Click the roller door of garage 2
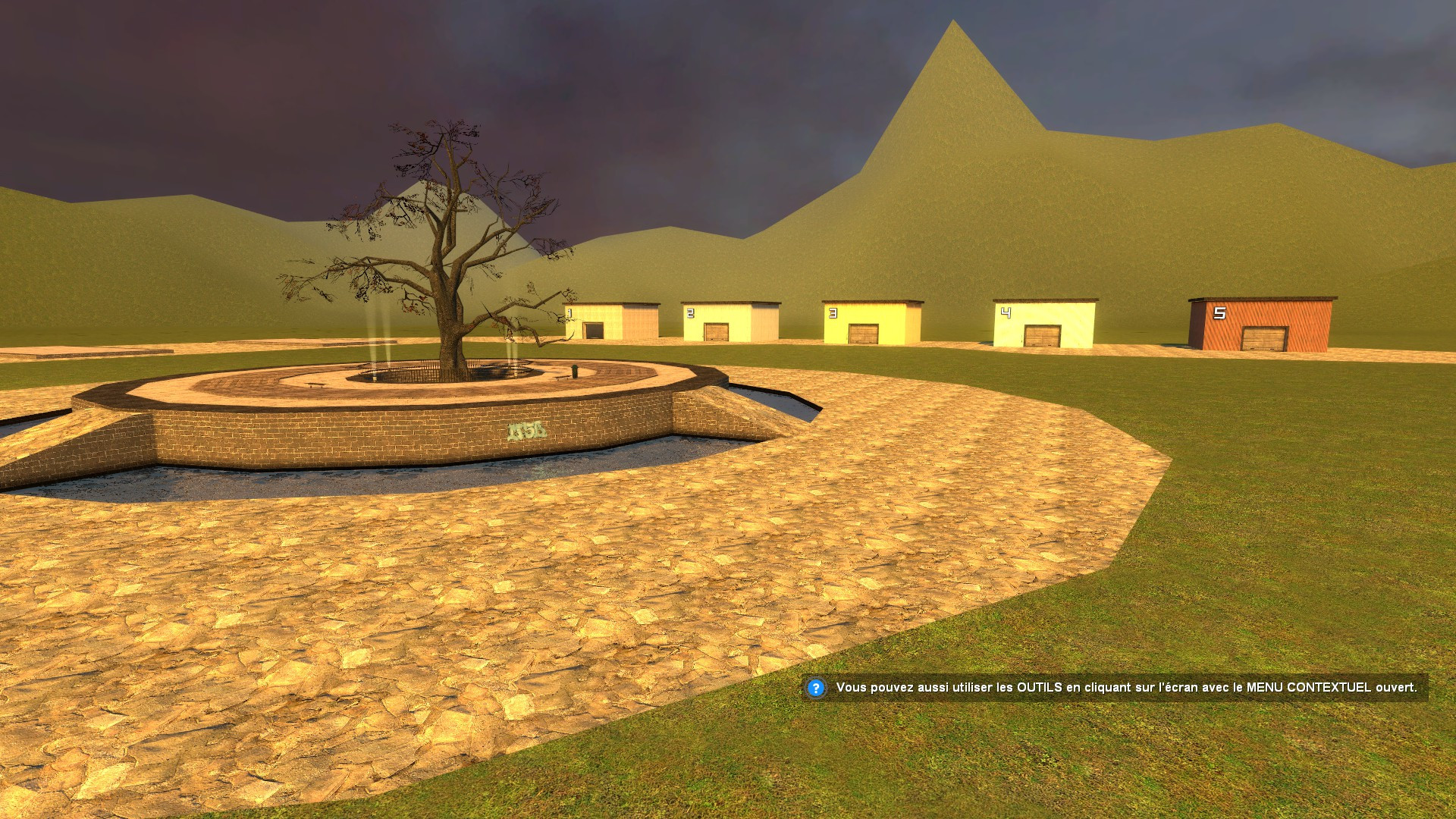Screen dimensions: 1456x819 [716, 331]
